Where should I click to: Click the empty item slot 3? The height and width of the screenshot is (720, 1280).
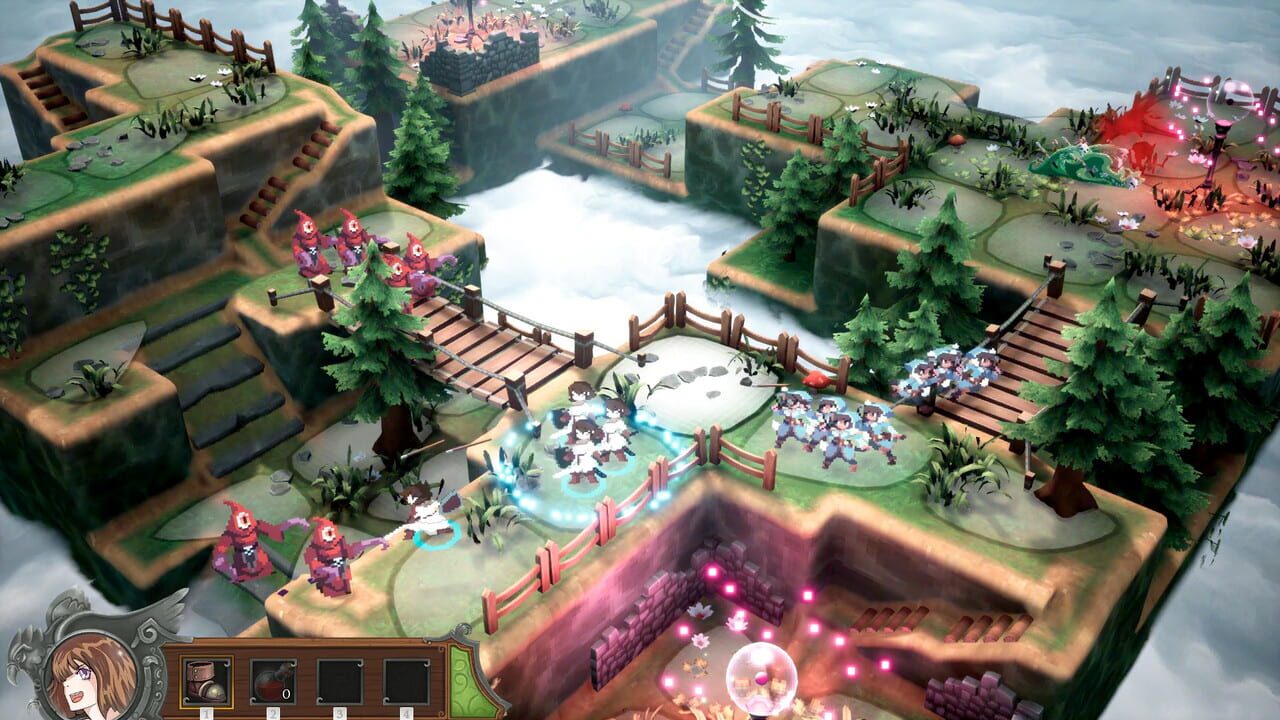point(339,681)
